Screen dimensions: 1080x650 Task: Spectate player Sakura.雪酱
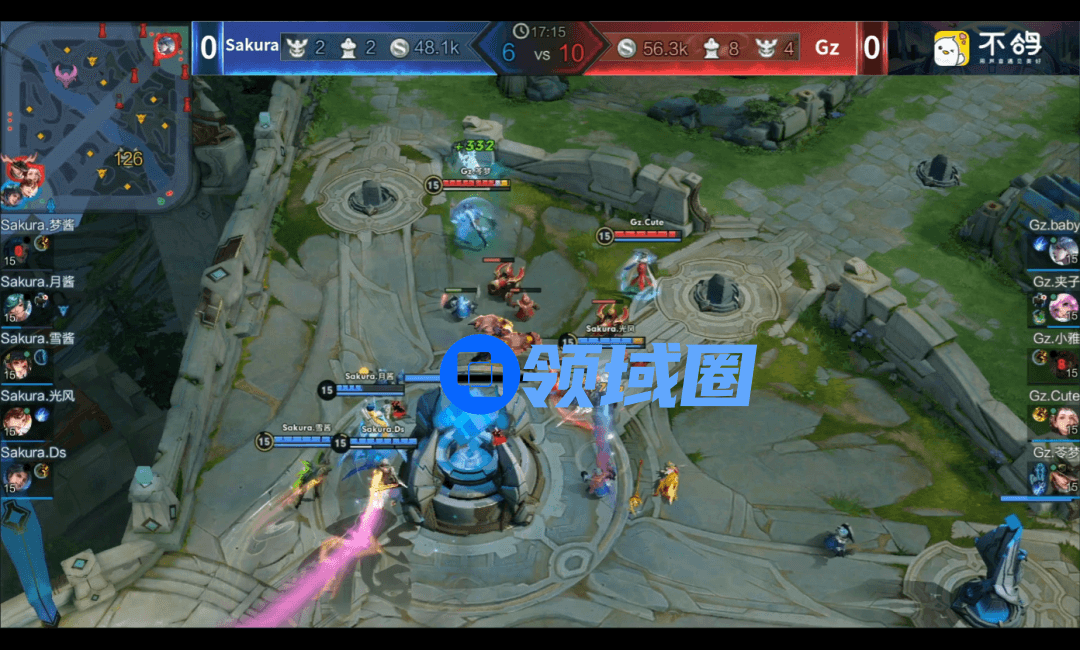pyautogui.click(x=17, y=363)
